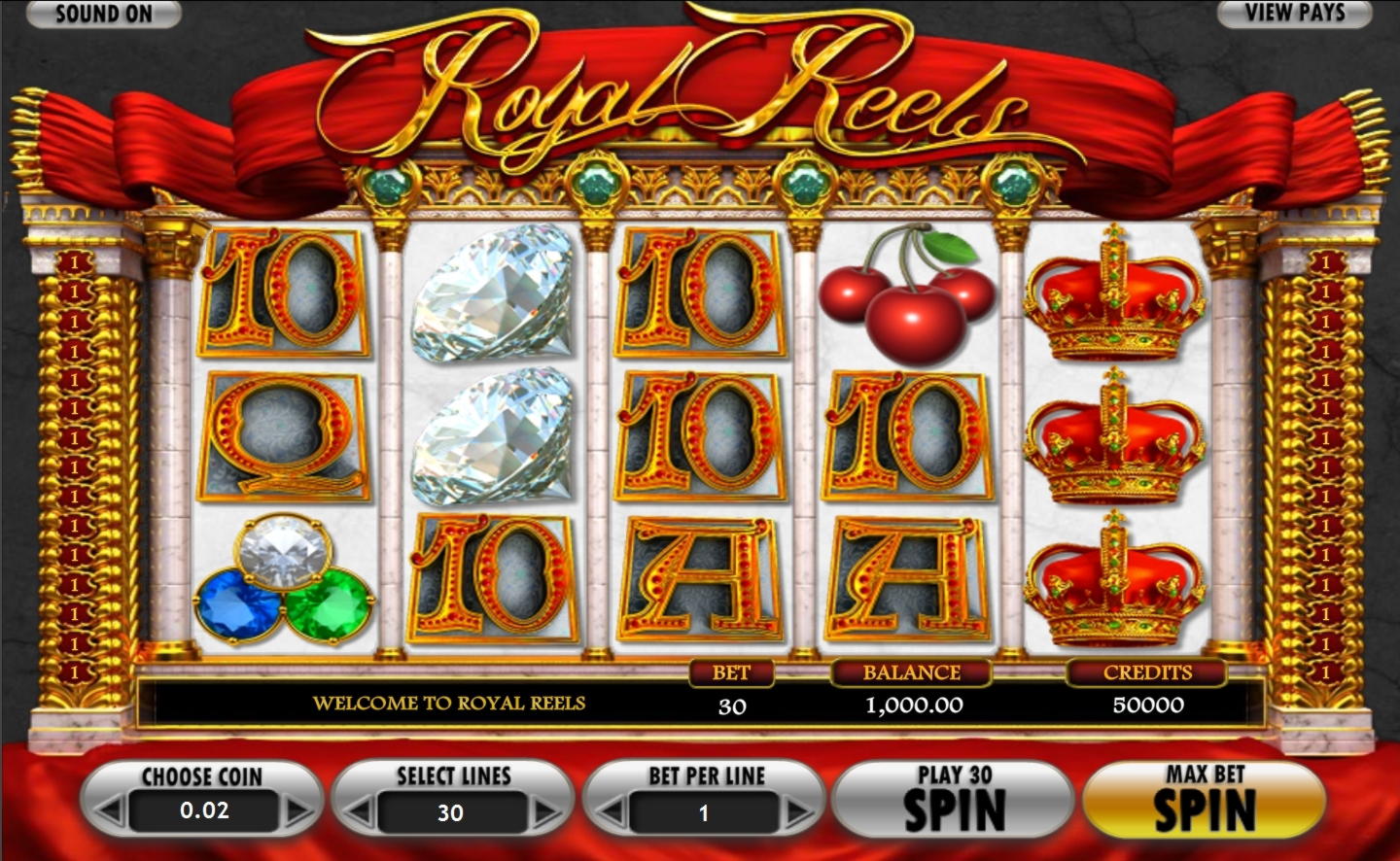
Task: Open the View Pays table
Action: click(x=1295, y=14)
